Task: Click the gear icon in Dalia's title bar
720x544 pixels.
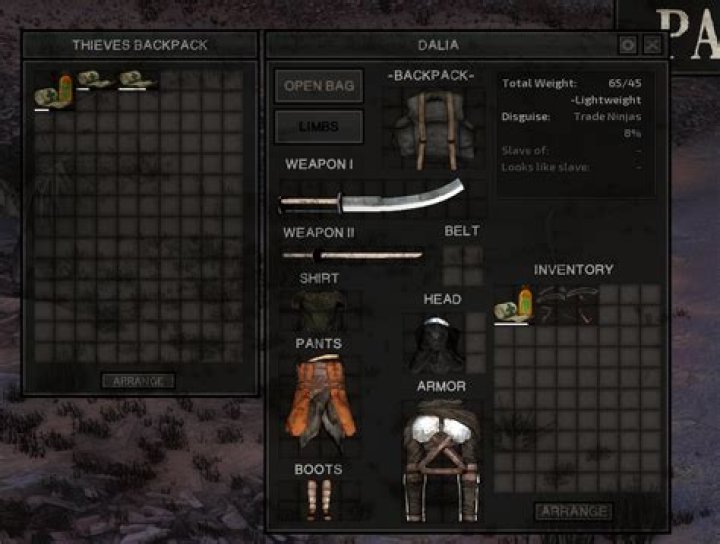Action: tap(627, 45)
